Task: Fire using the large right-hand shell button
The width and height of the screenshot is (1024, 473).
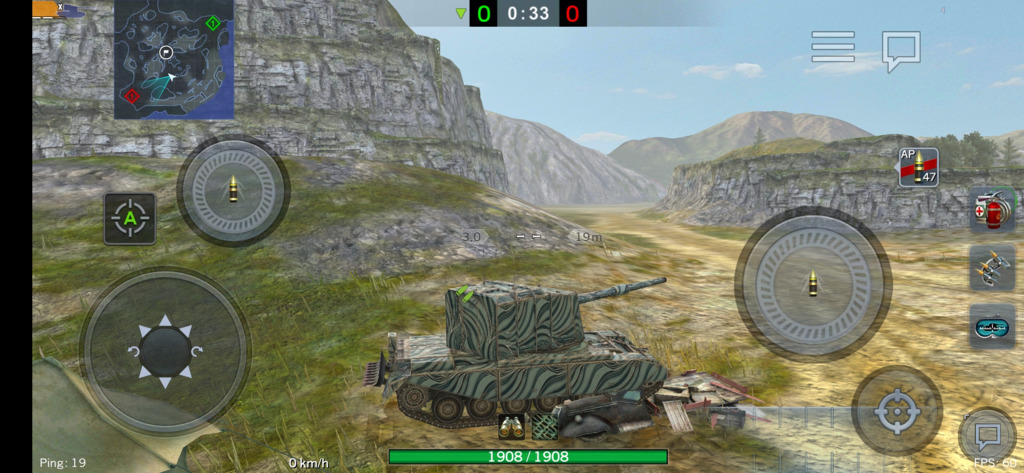Action: point(812,283)
